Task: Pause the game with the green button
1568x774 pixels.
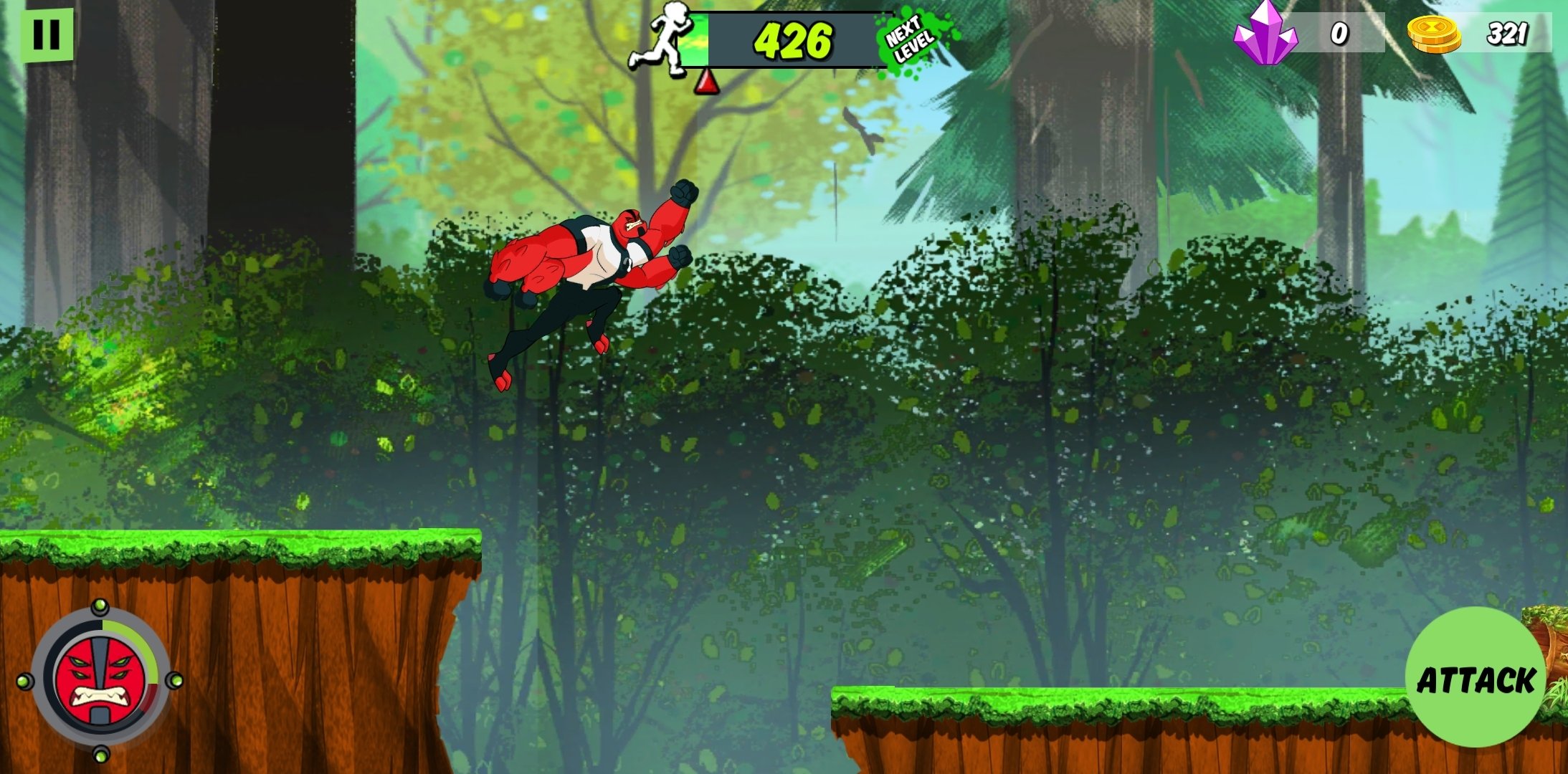Action: coord(47,34)
